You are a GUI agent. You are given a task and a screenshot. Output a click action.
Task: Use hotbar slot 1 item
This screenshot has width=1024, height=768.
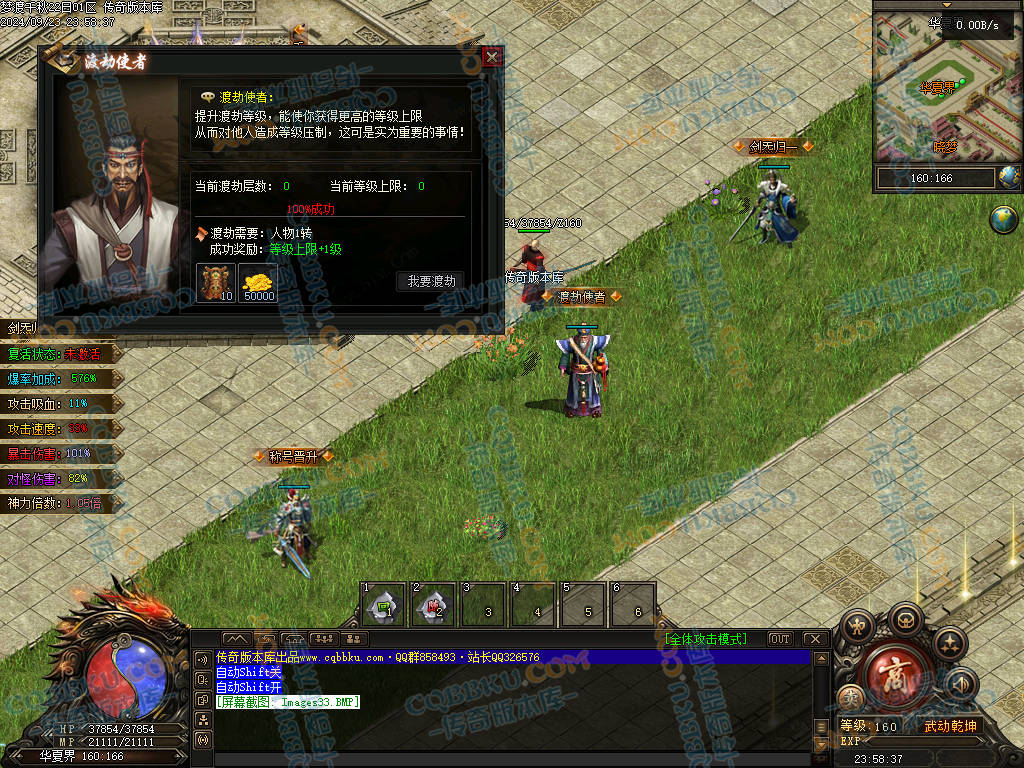[x=383, y=604]
